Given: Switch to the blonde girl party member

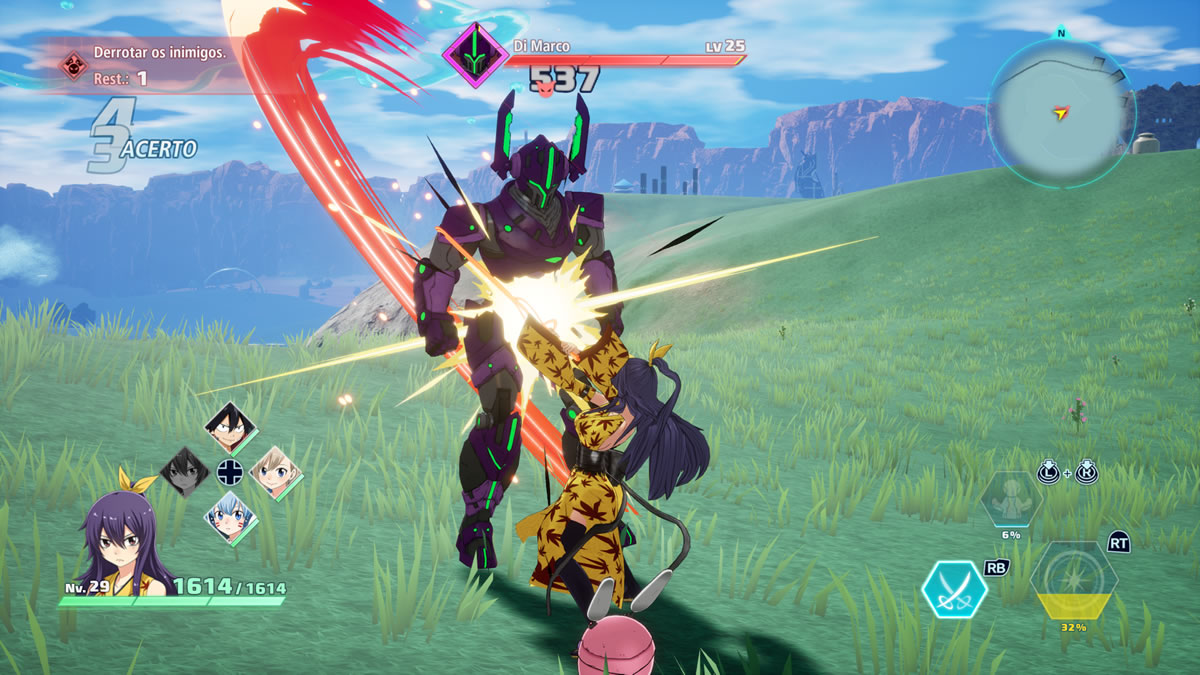Looking at the screenshot, I should pyautogui.click(x=275, y=472).
